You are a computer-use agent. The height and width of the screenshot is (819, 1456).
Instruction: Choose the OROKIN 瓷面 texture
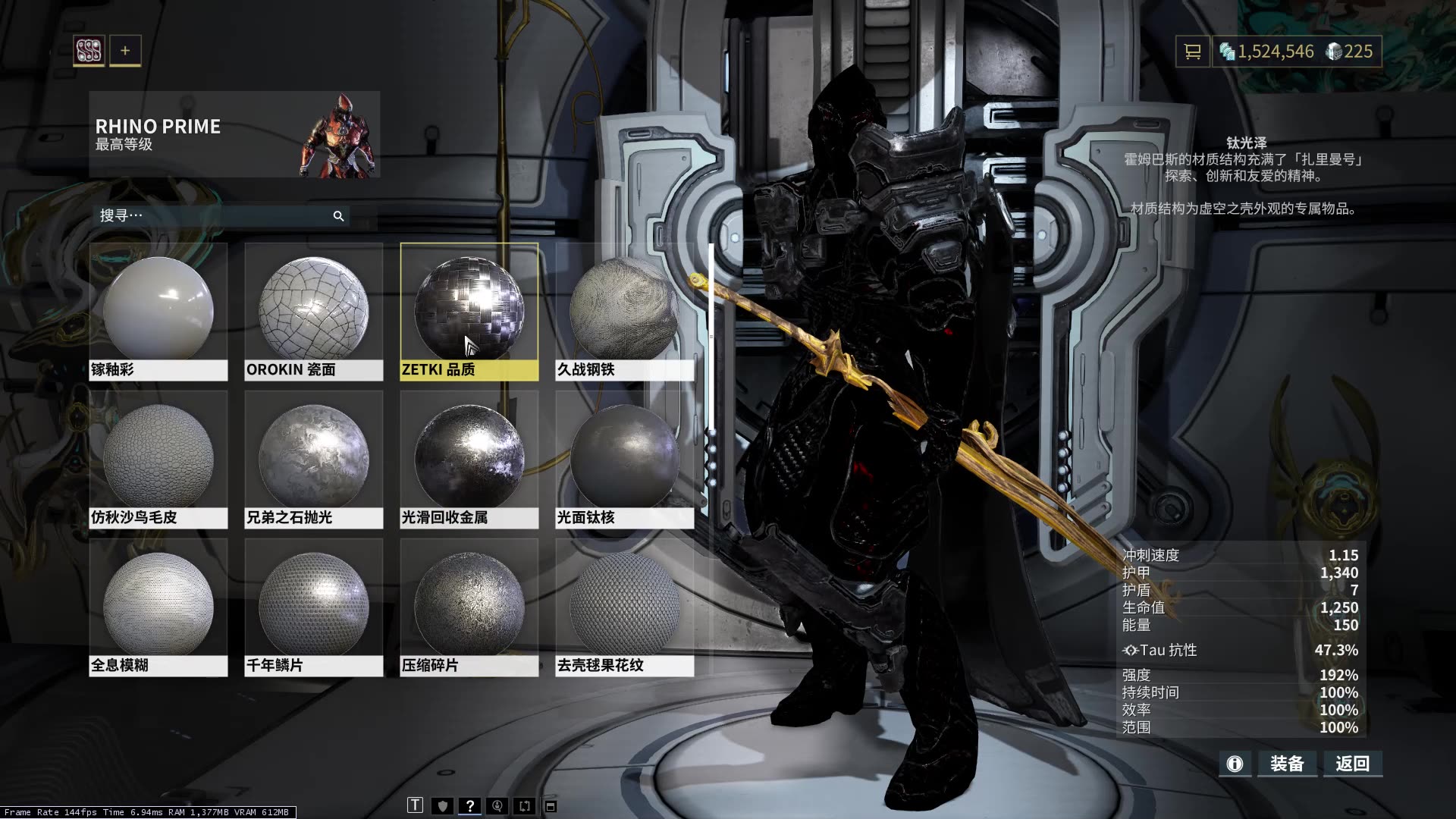click(x=313, y=309)
